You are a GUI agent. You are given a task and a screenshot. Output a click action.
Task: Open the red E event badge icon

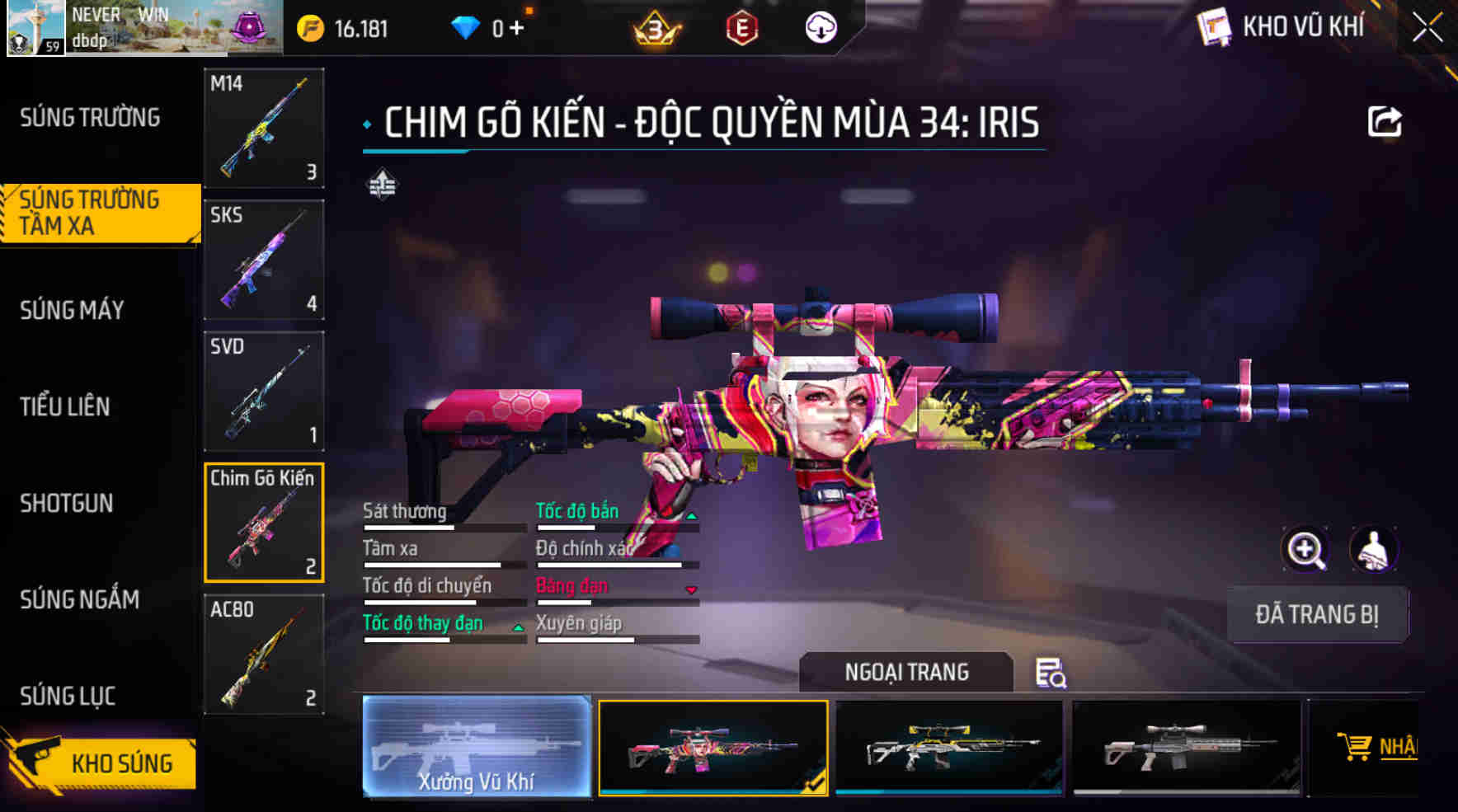[x=741, y=26]
